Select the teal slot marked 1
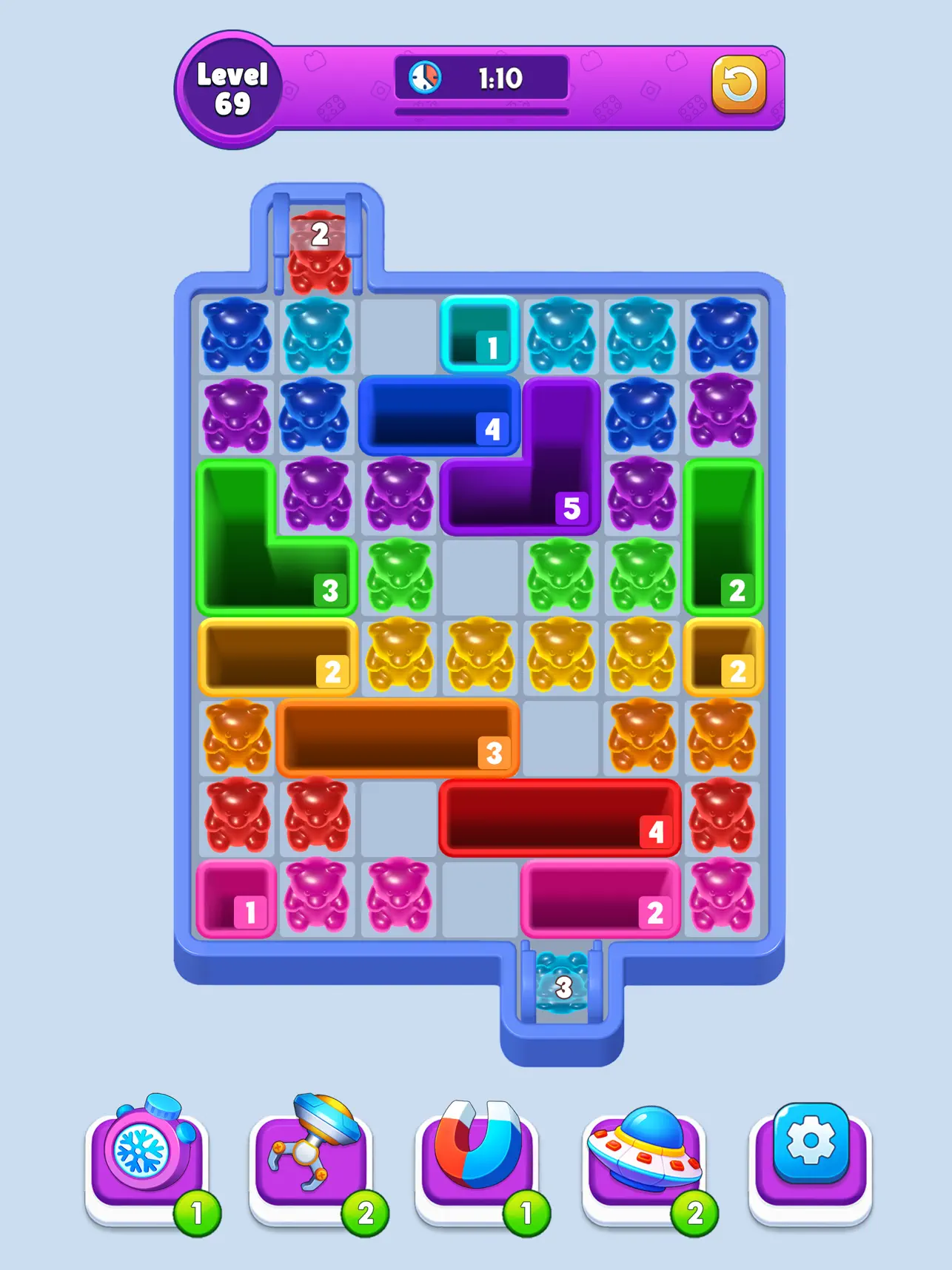952x1270 pixels. click(481, 335)
